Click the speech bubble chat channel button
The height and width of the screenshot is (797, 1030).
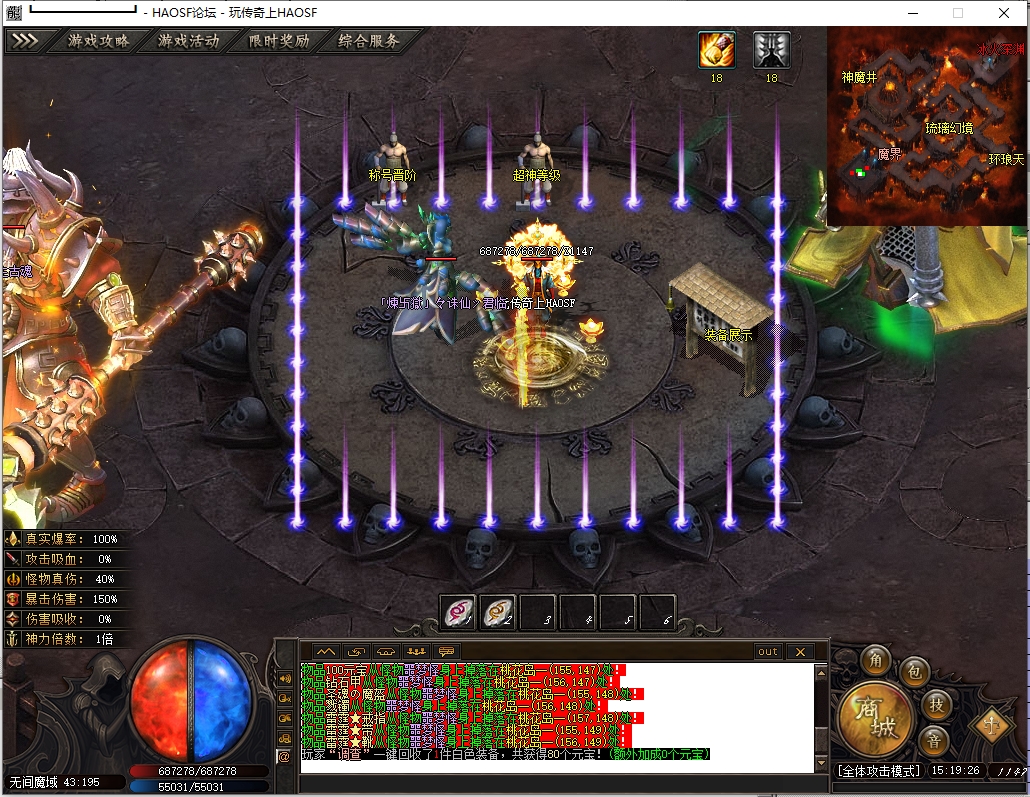pyautogui.click(x=446, y=652)
